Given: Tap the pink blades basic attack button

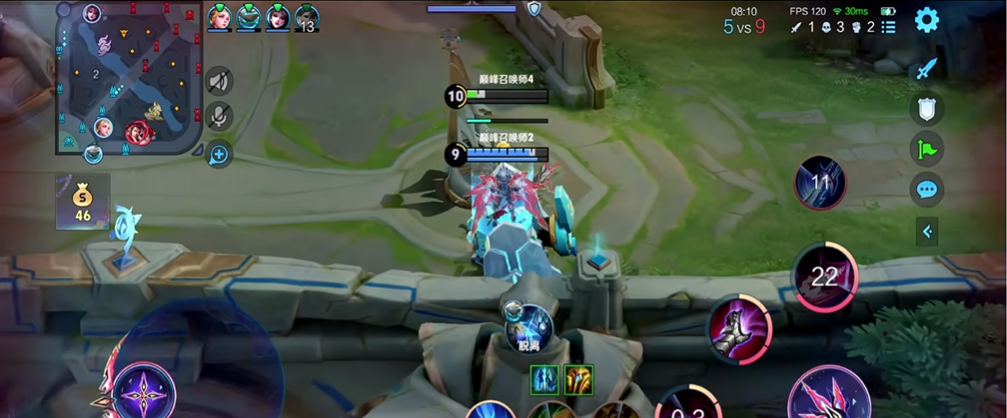Looking at the screenshot, I should [829, 395].
